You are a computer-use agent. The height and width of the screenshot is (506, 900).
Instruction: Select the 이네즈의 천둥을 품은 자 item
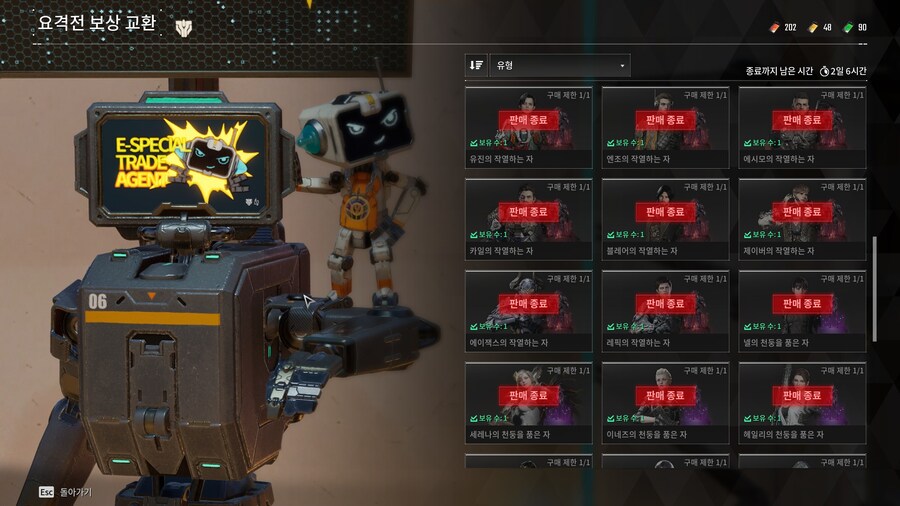click(665, 403)
